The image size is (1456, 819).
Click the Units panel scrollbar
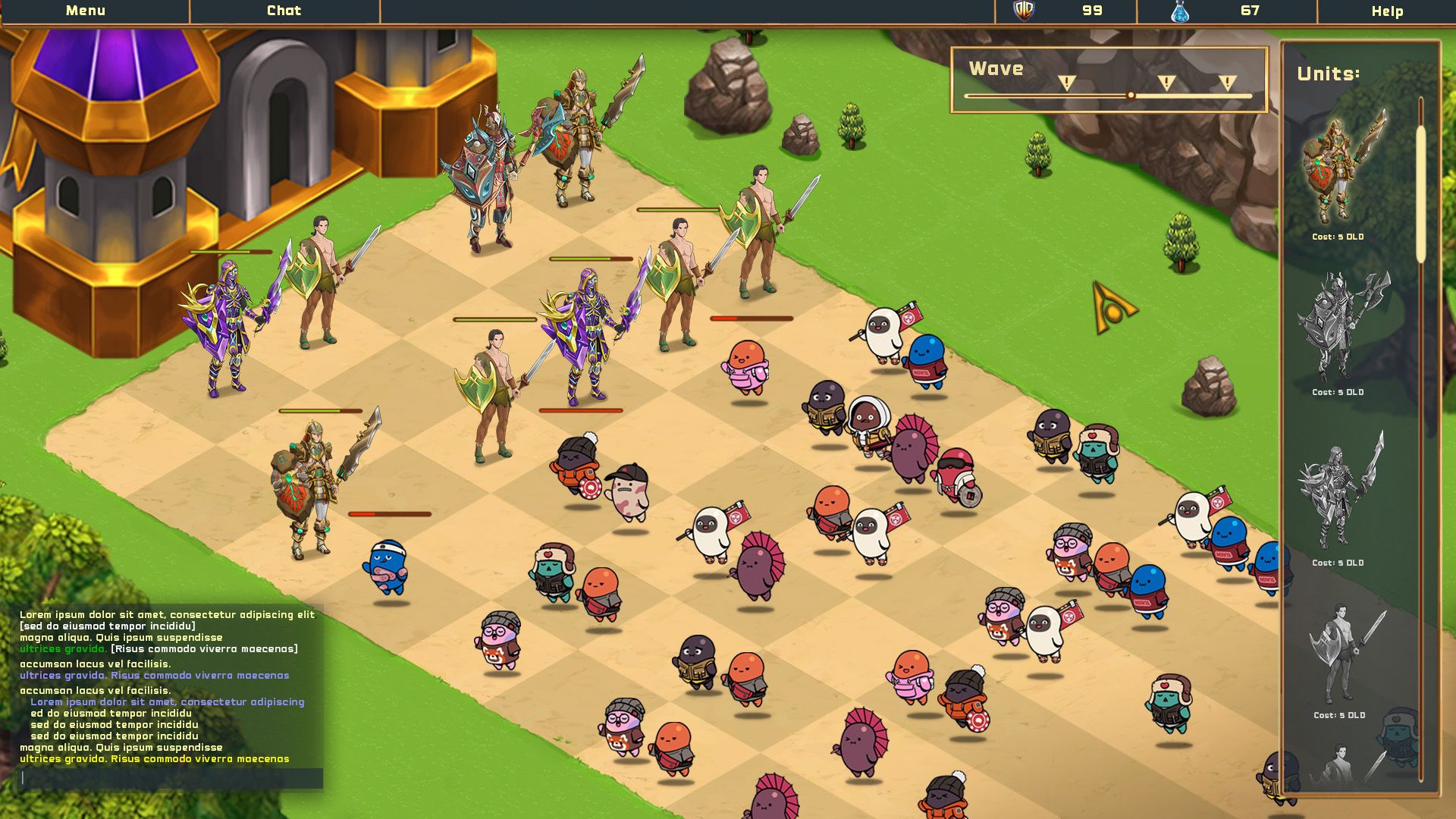pos(1421,194)
